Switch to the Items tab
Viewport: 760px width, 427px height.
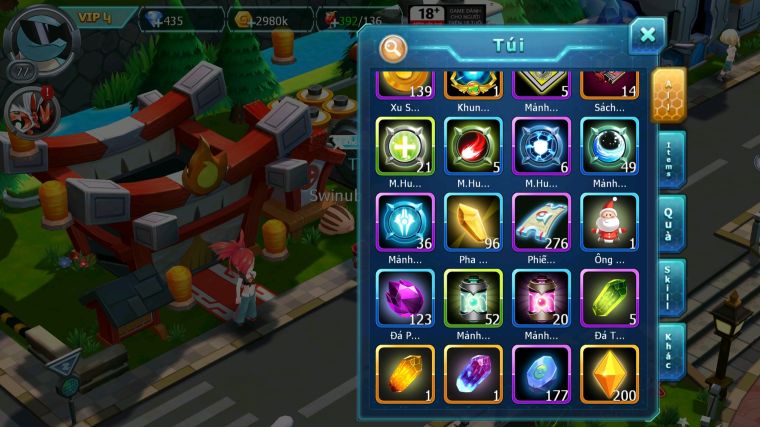pos(669,160)
